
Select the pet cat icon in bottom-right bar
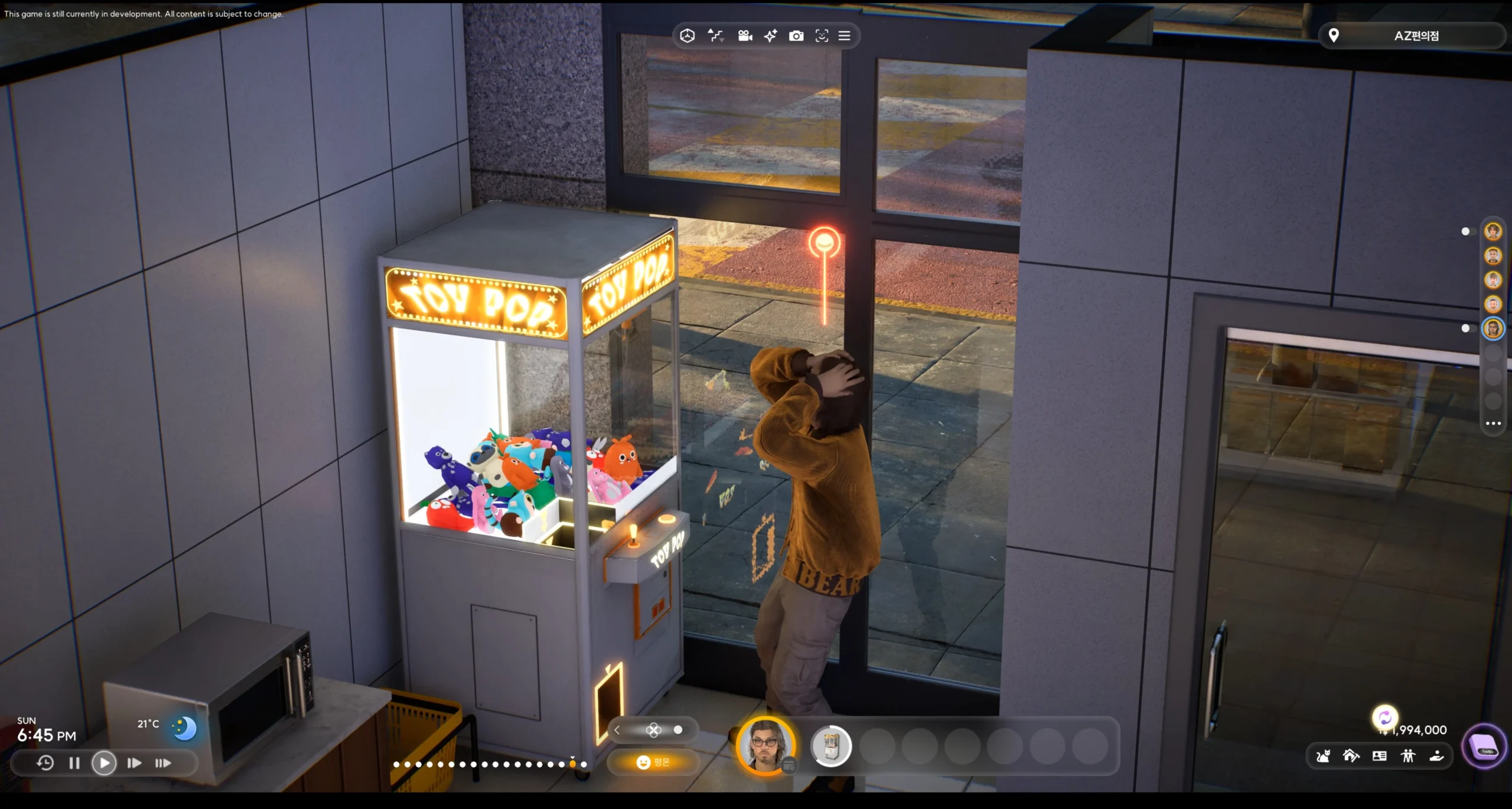(1323, 756)
